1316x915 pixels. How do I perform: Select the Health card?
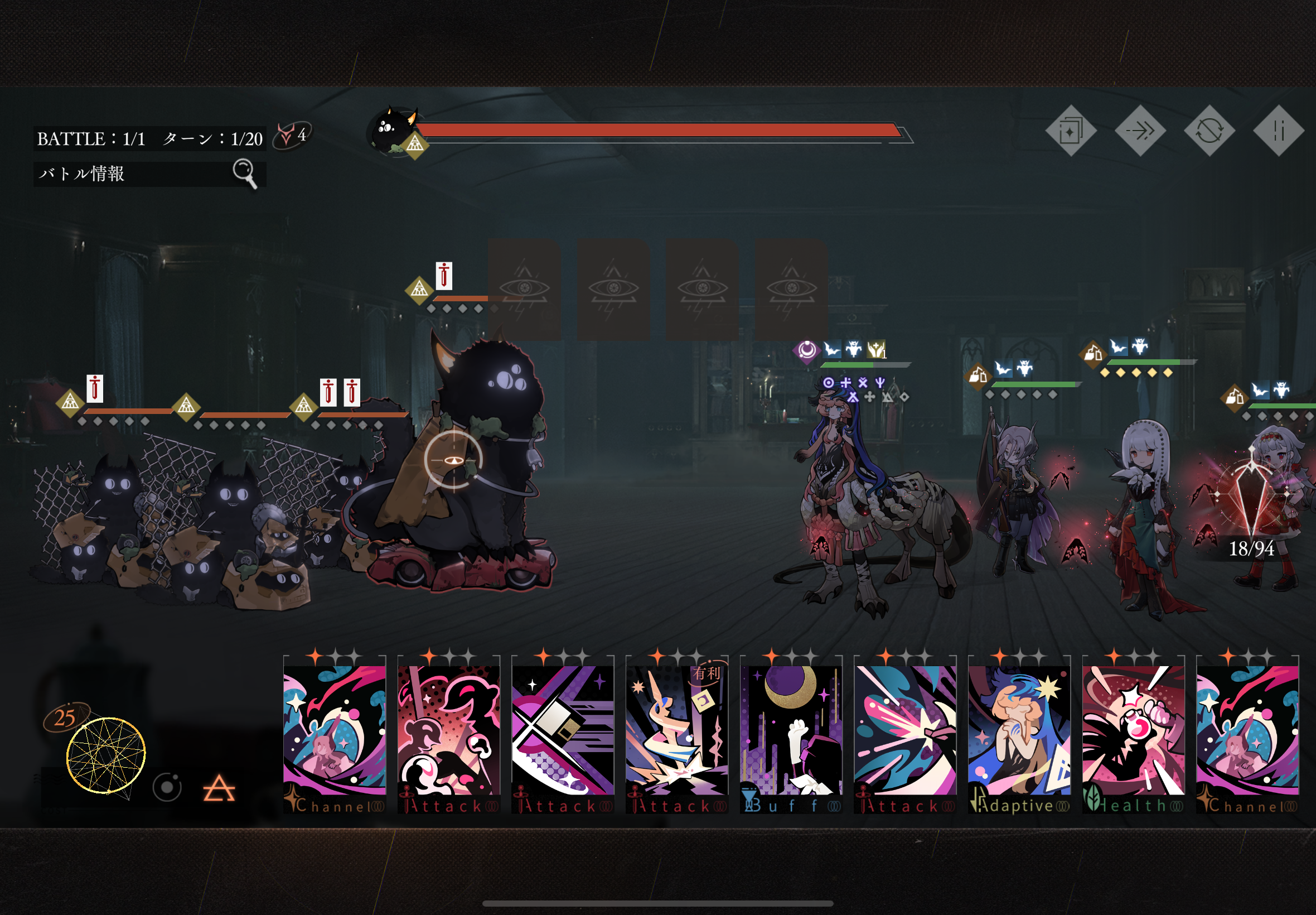tap(1133, 735)
